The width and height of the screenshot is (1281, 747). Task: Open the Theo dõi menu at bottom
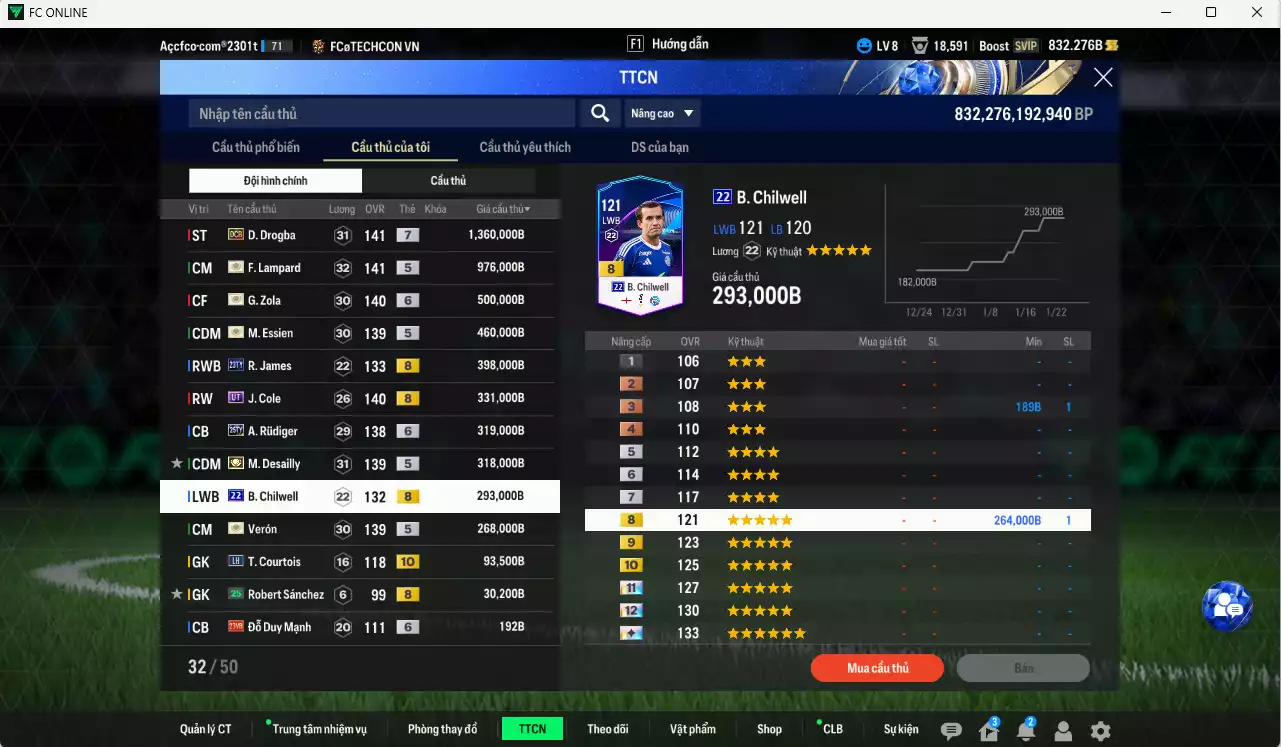pos(608,728)
